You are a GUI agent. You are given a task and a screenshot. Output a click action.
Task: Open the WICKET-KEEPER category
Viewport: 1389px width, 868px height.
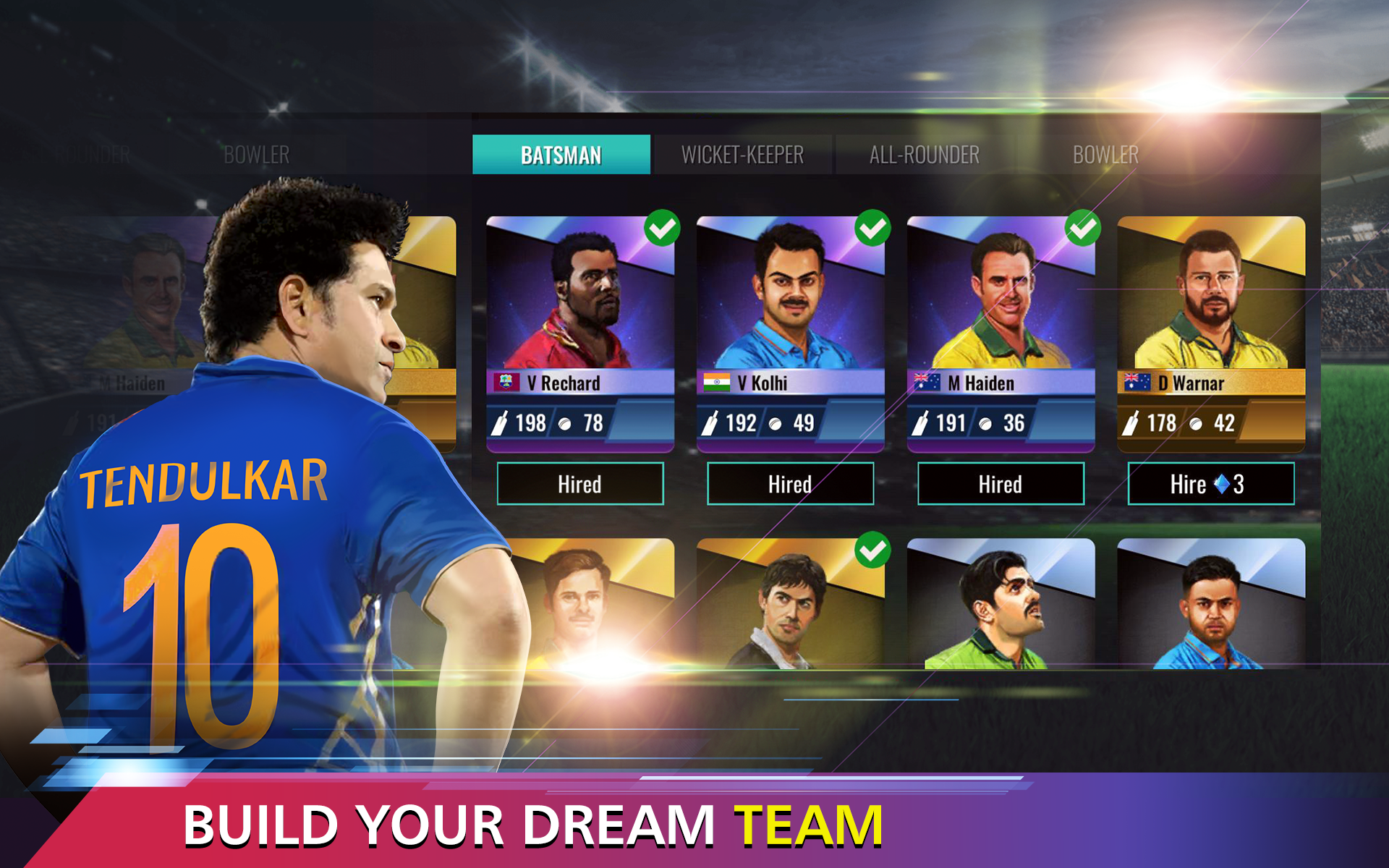coord(742,154)
